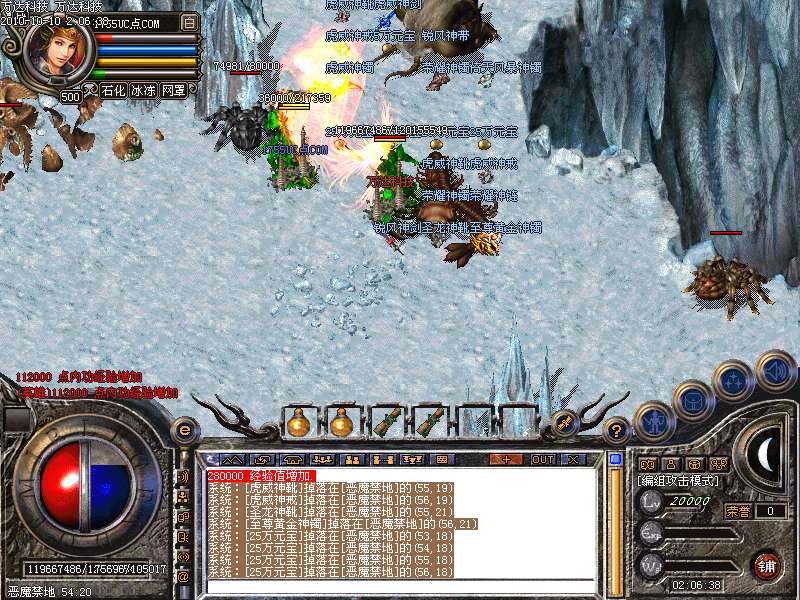Viewport: 800px width, 600px height.
Task: Click the first gold potion gourd belt slot
Action: point(298,424)
